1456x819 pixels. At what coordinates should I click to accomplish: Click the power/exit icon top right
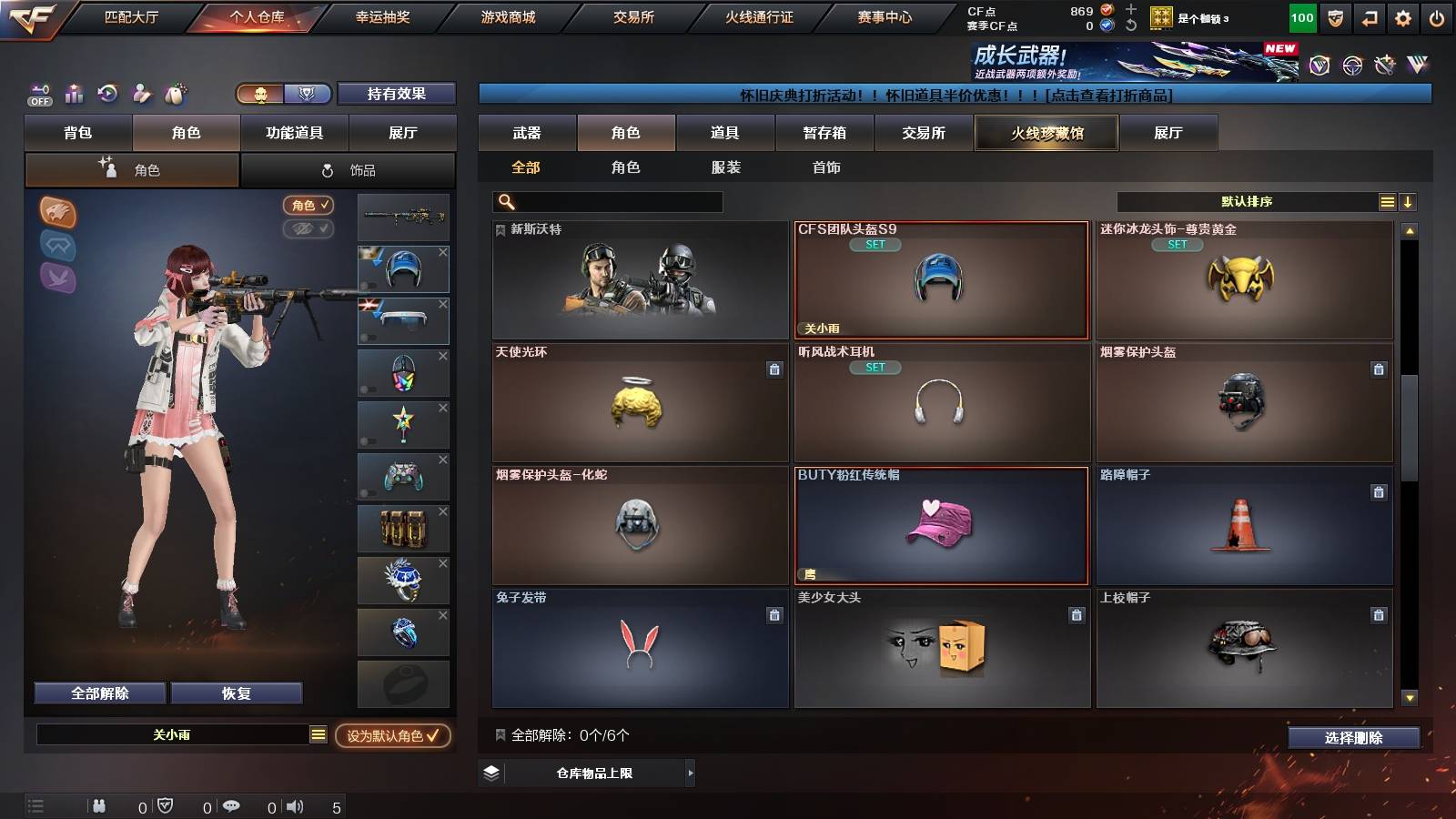tap(1438, 15)
